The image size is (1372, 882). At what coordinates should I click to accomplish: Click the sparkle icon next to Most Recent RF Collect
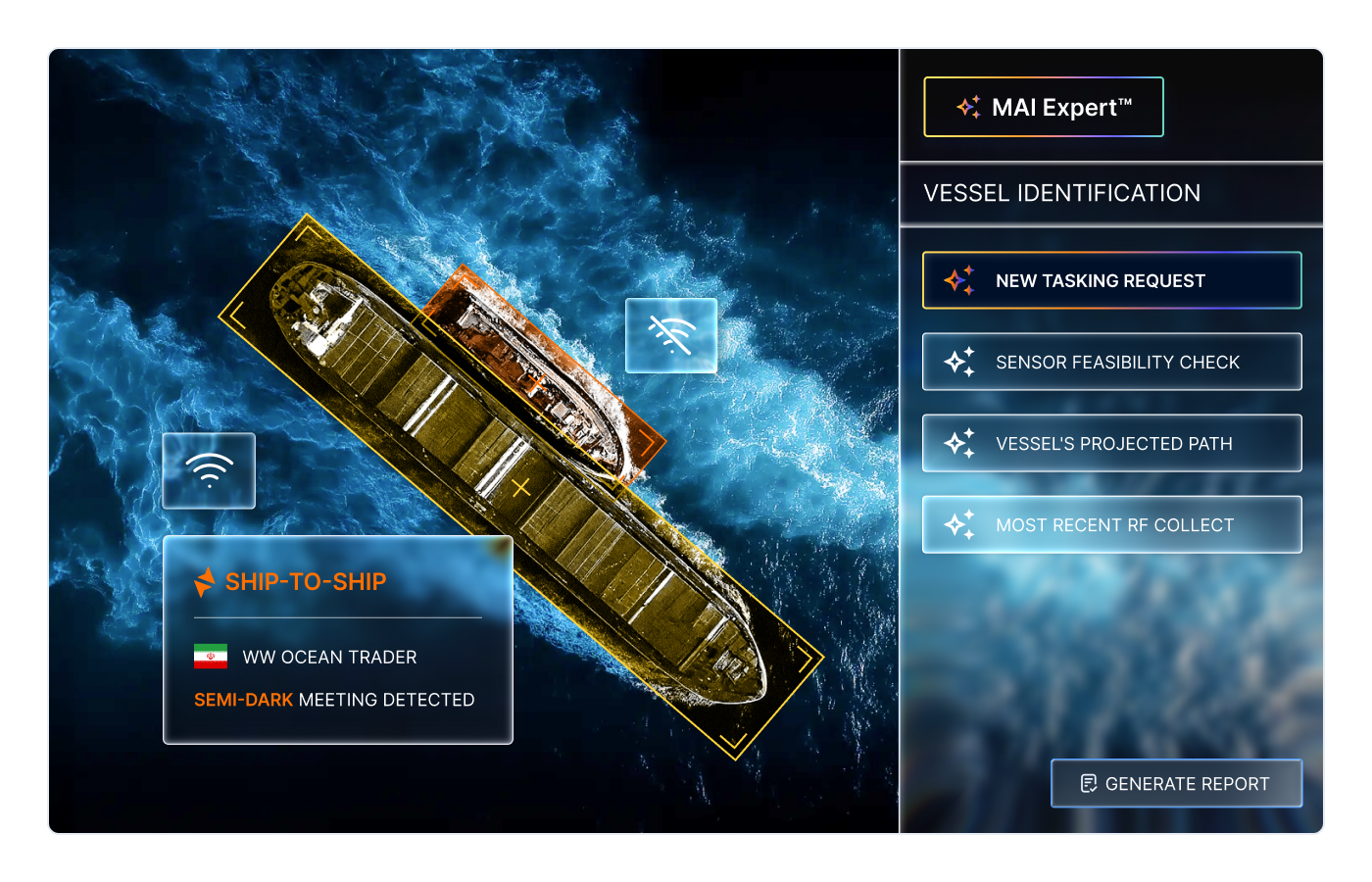961,524
